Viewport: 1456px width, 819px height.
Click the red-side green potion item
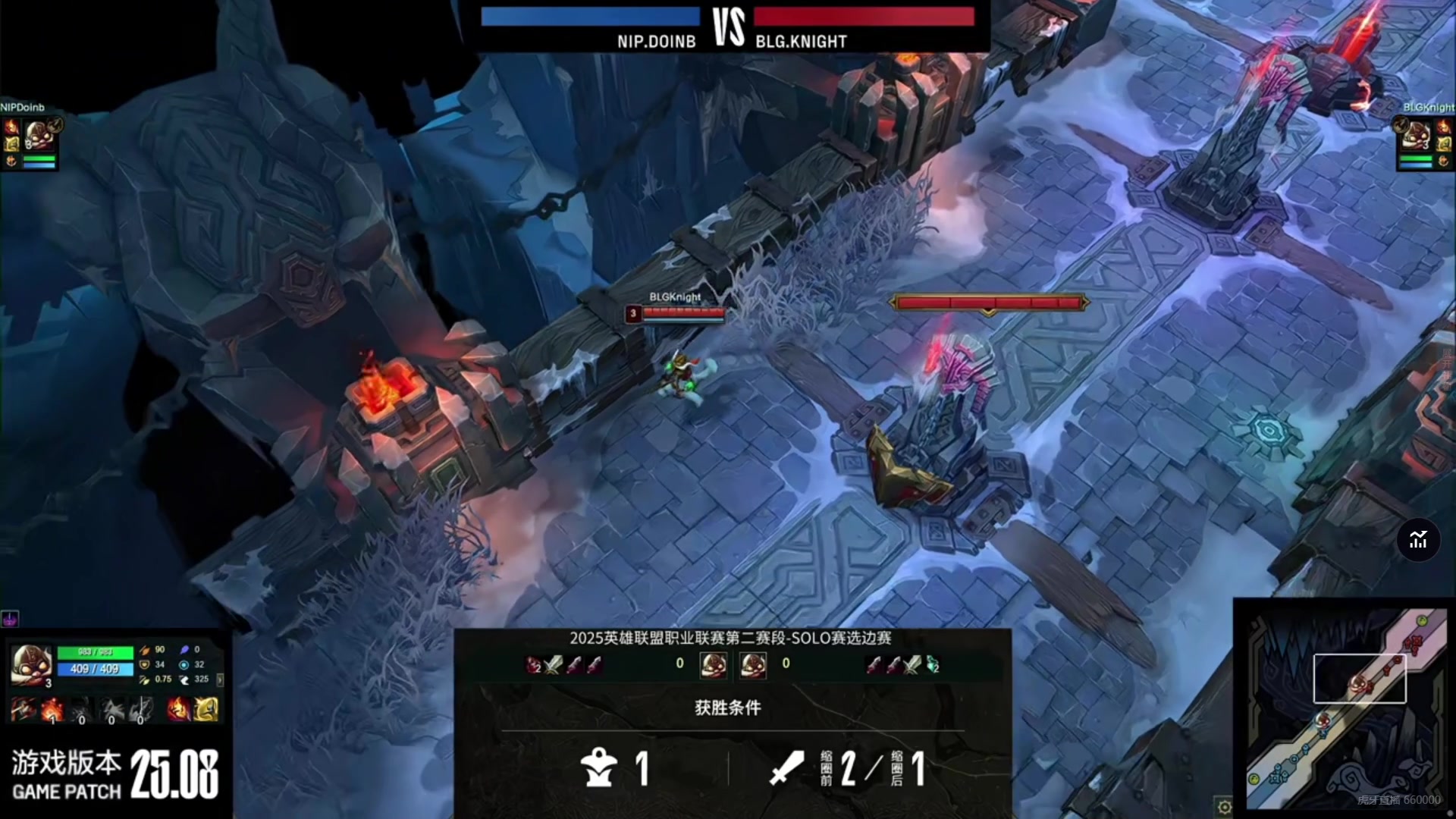tap(933, 665)
